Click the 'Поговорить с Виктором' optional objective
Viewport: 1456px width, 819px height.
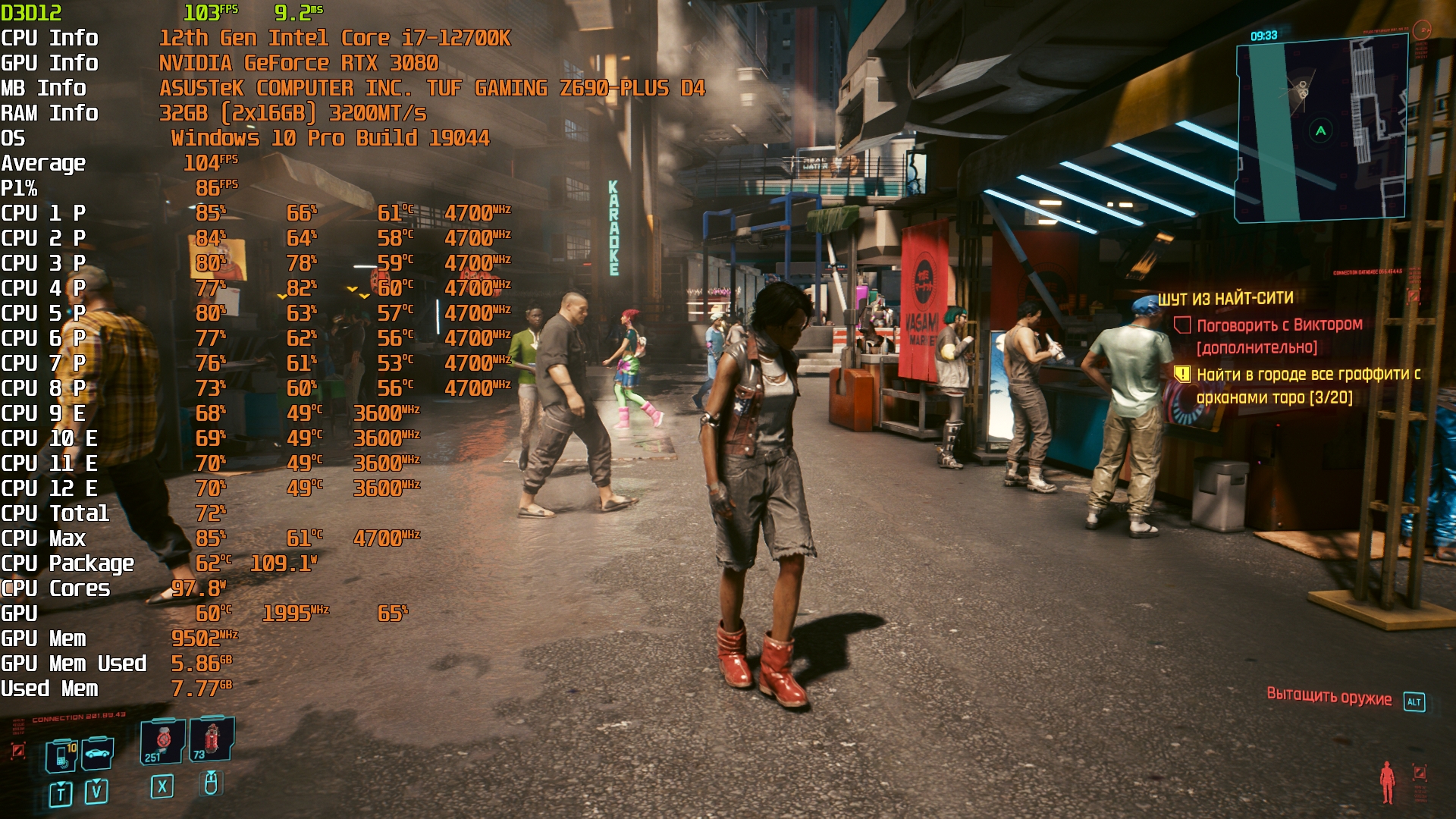pos(1279,325)
